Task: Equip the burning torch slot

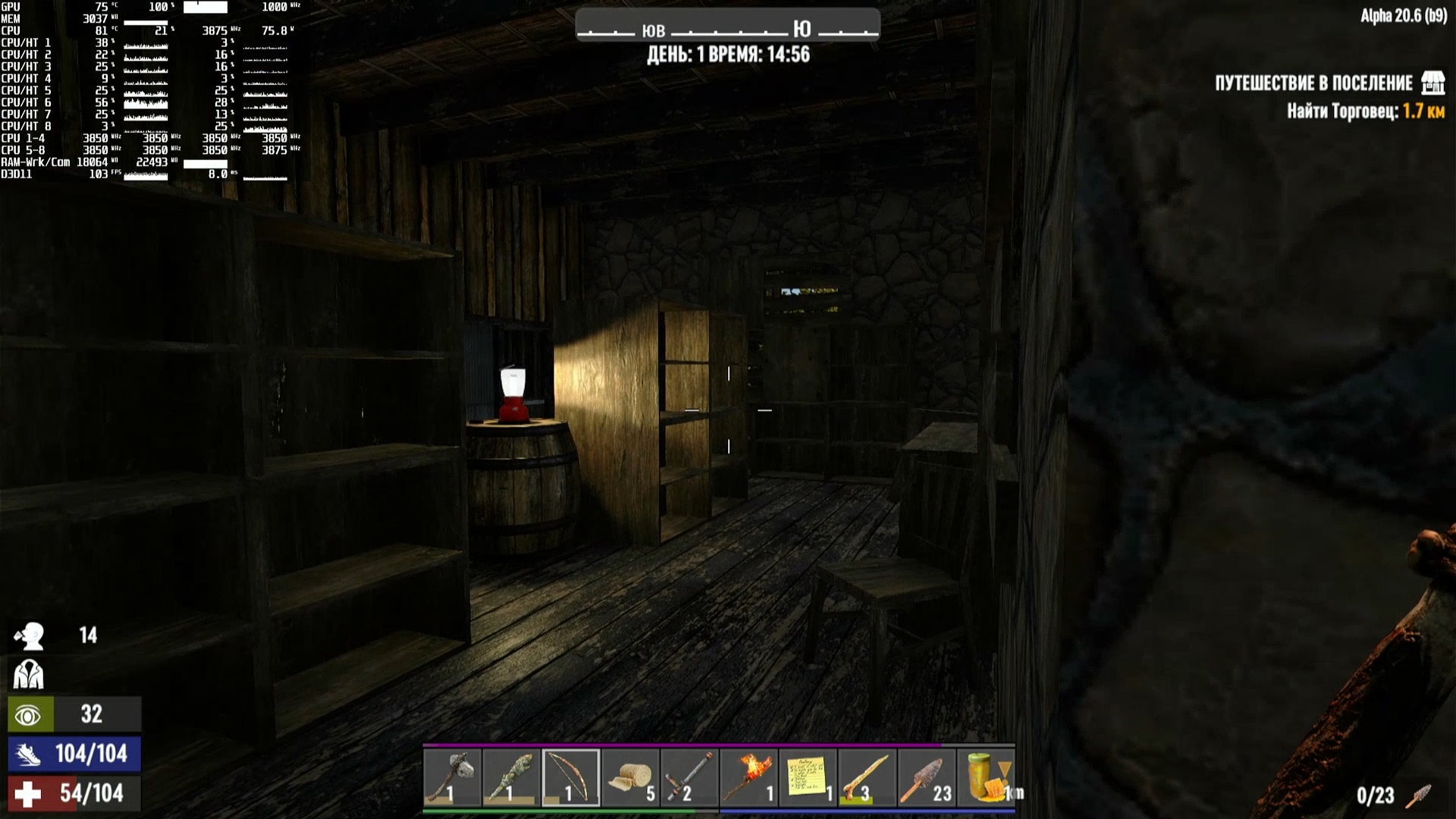Action: [748, 777]
